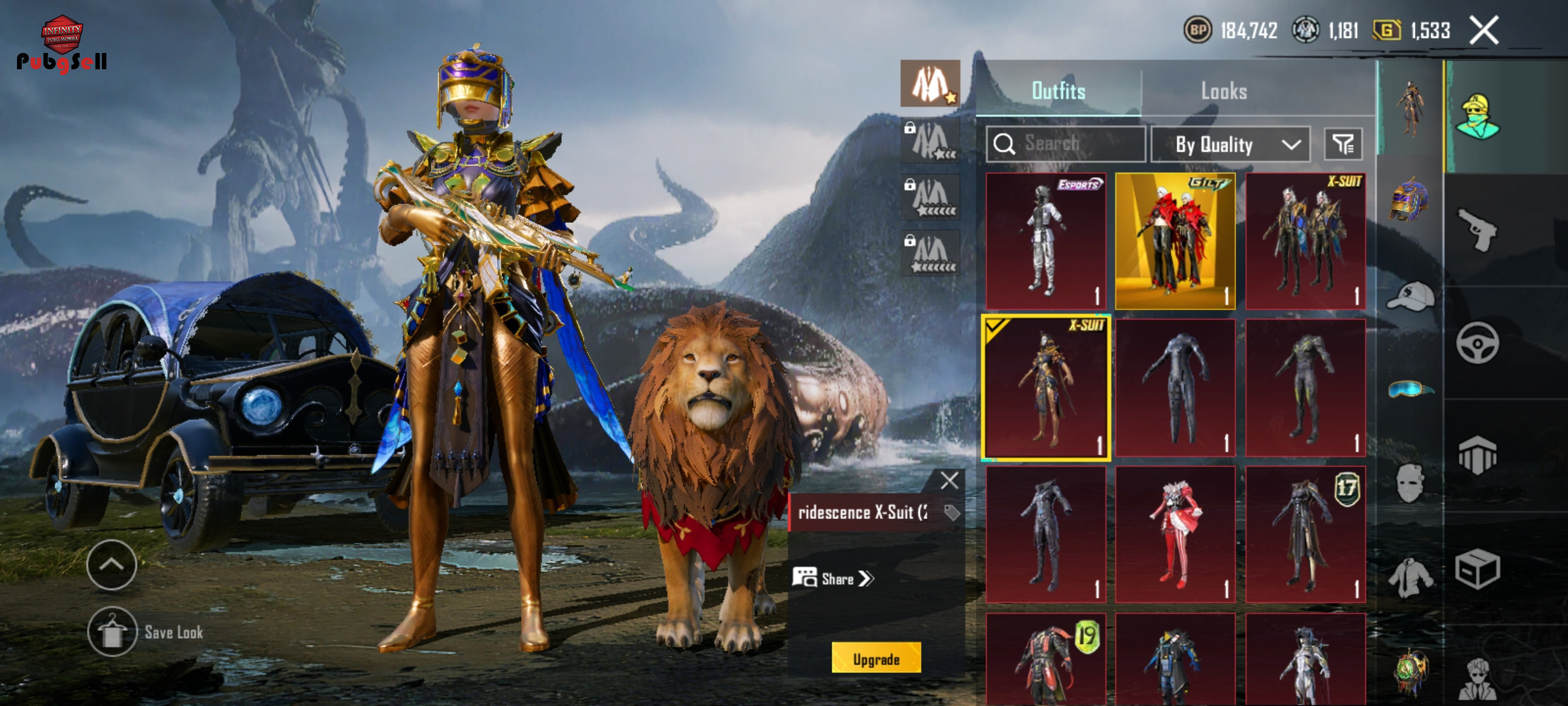Image resolution: width=1568 pixels, height=706 pixels.
Task: Choose the golden Gilt outfit tile
Action: [x=1175, y=241]
